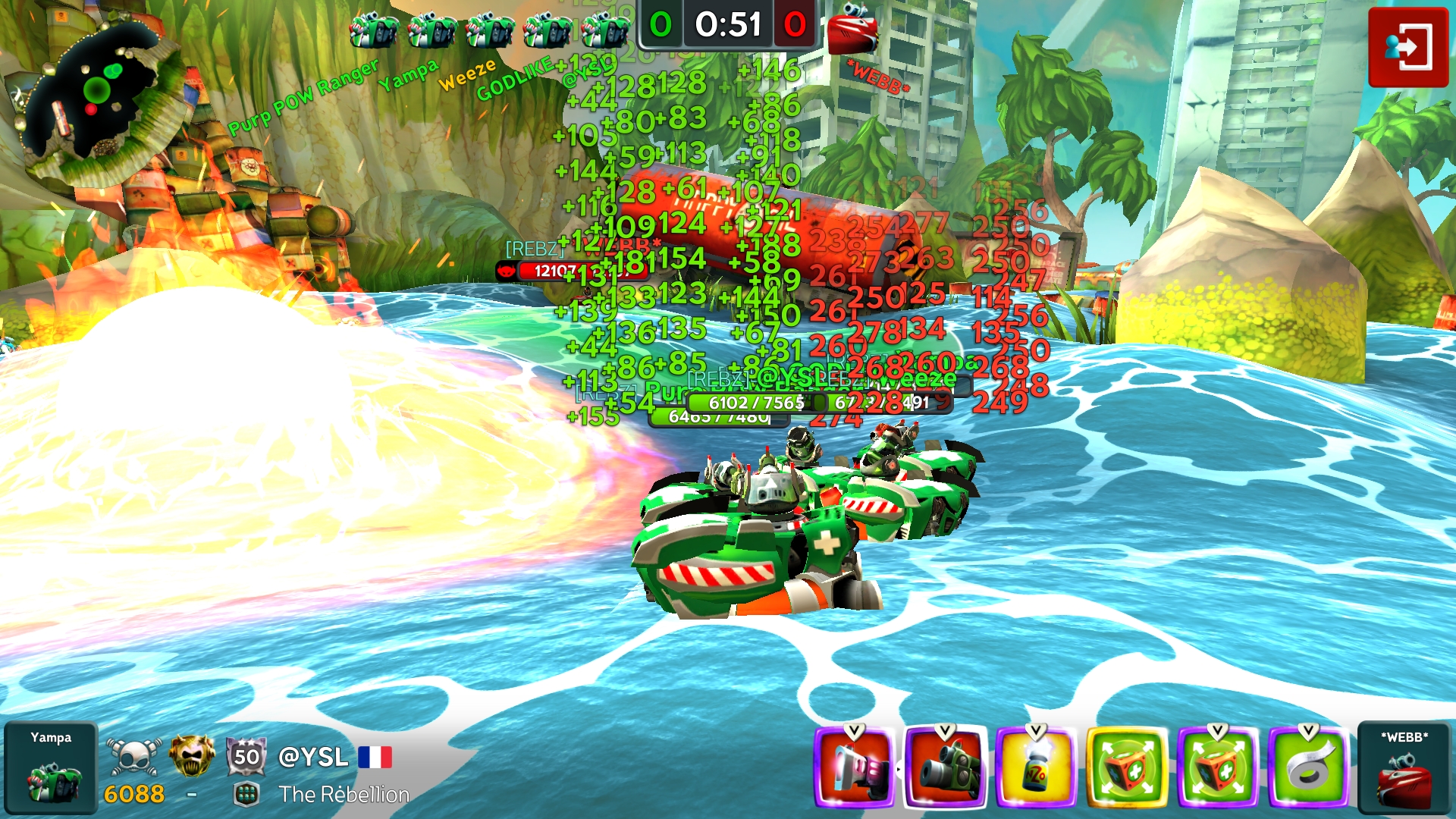Viewport: 1456px width, 819px height.
Task: Select the pink-glowing gun weapon slot
Action: pos(855,767)
